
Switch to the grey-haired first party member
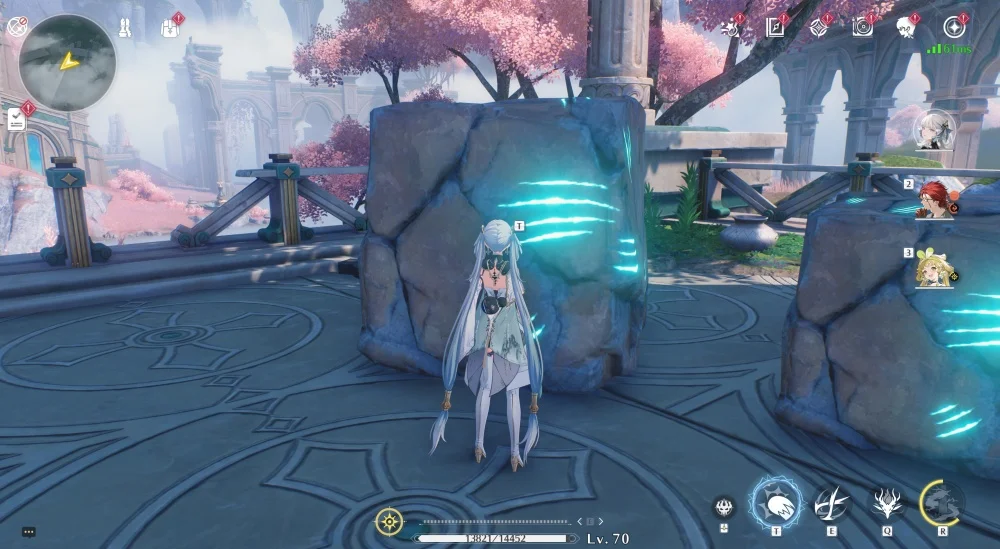tap(935, 130)
